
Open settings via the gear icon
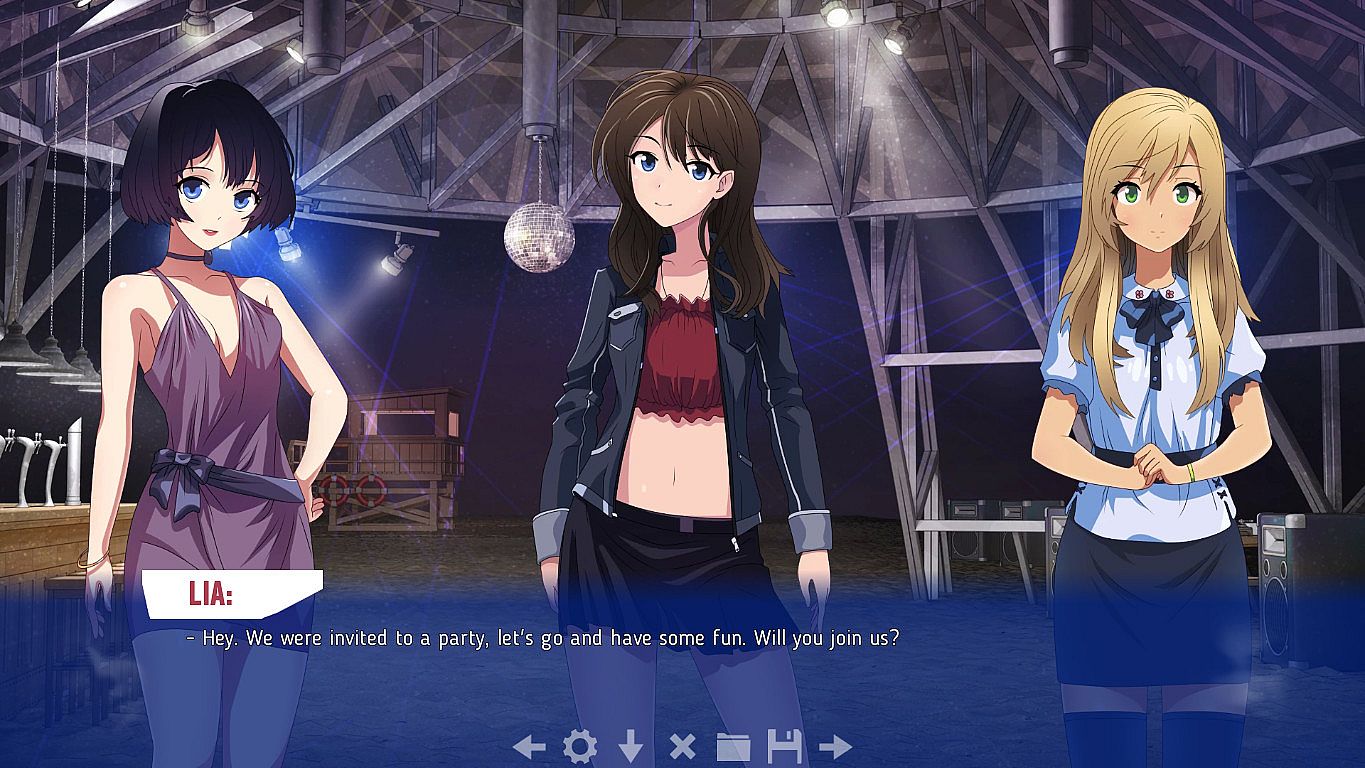(x=580, y=746)
